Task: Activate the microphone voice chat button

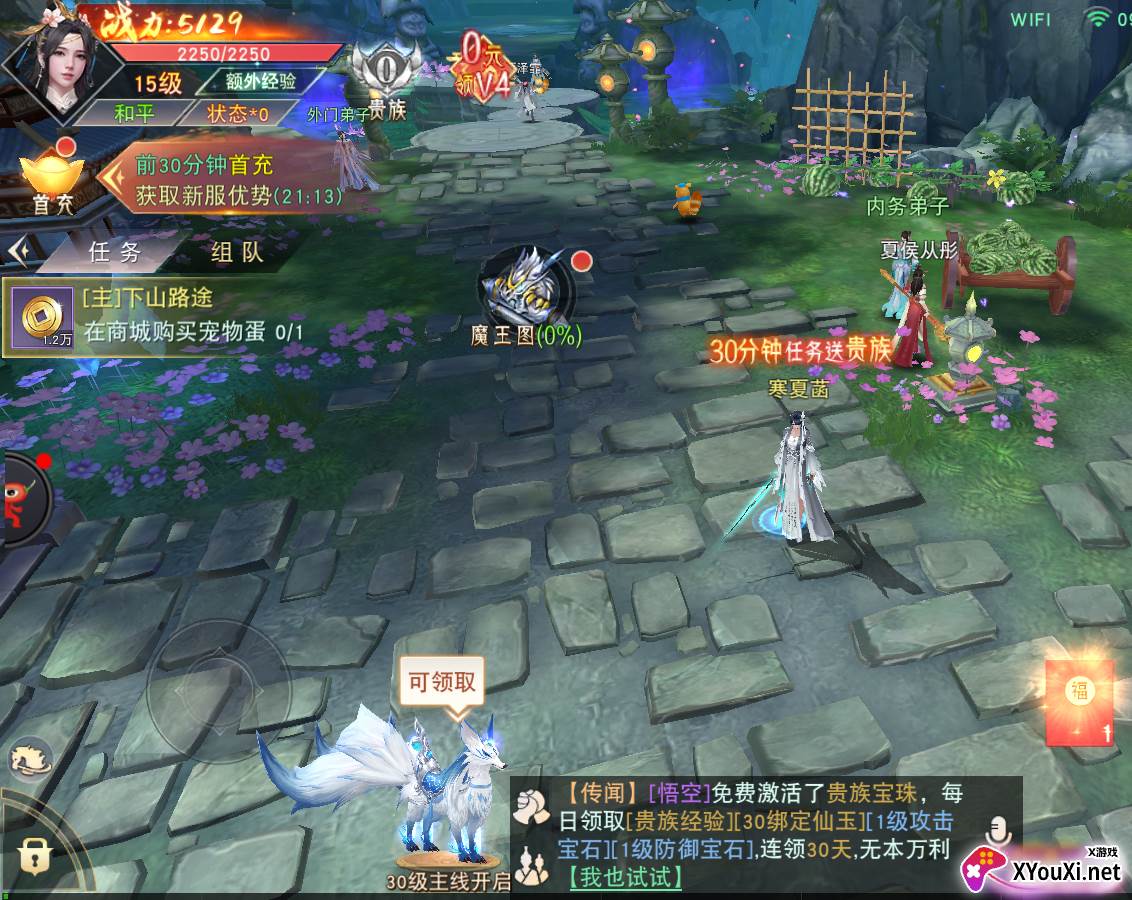Action: pyautogui.click(x=996, y=830)
